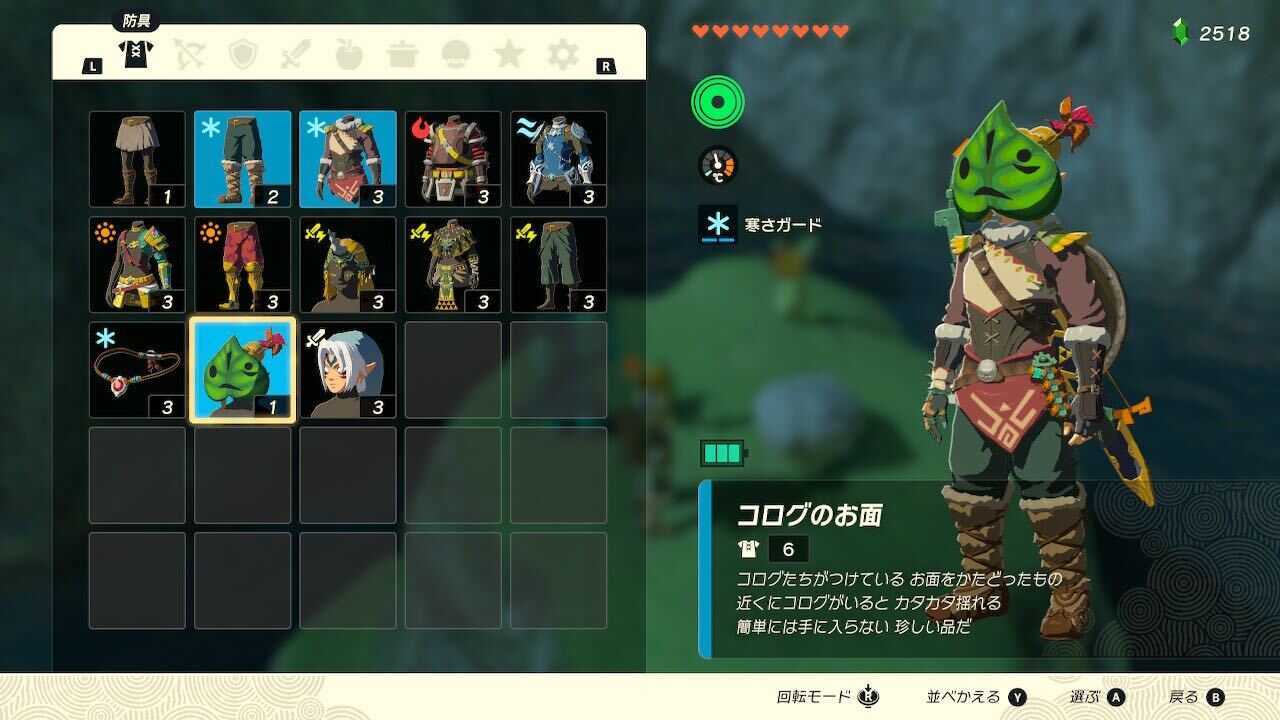Toggle the equipped snowflake trousers slot
The height and width of the screenshot is (720, 1280).
241,160
